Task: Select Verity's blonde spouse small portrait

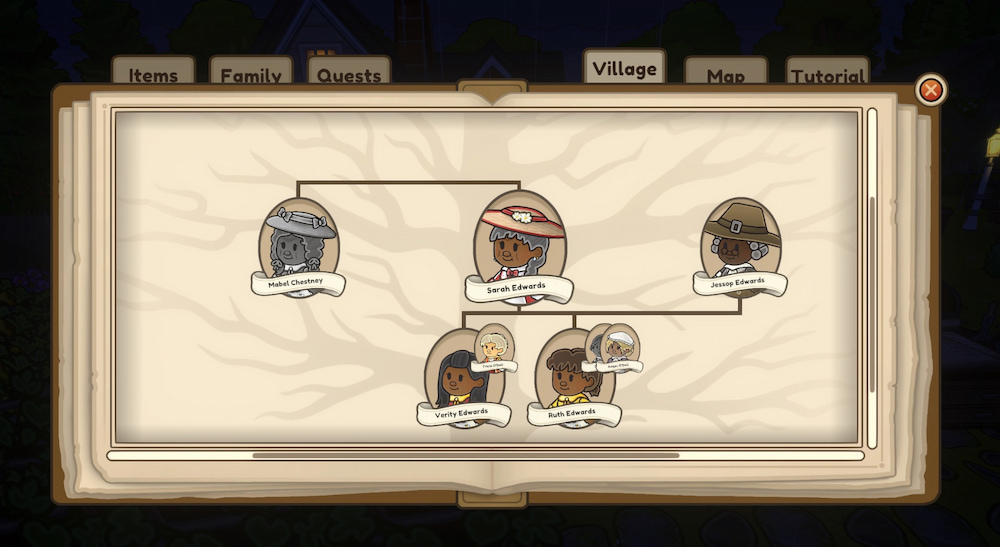Action: (x=493, y=347)
